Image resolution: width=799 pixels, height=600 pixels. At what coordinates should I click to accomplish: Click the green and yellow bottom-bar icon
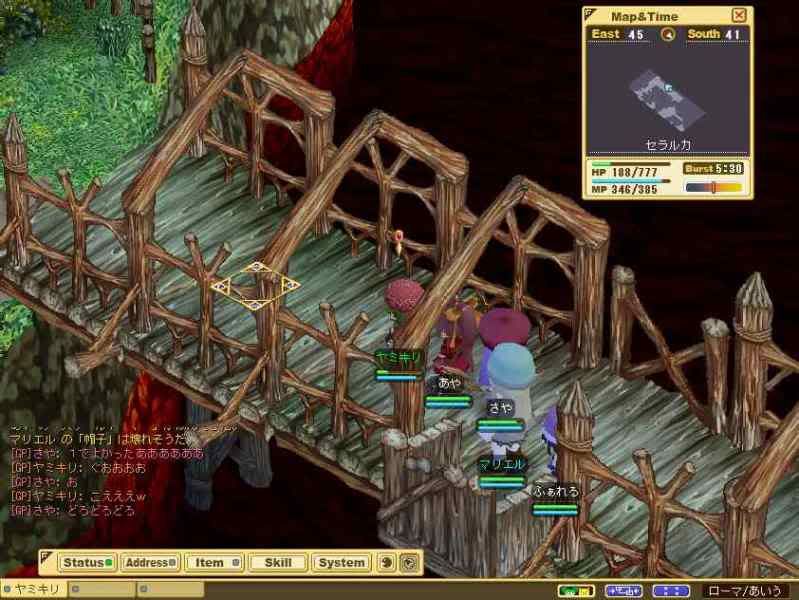pos(576,590)
